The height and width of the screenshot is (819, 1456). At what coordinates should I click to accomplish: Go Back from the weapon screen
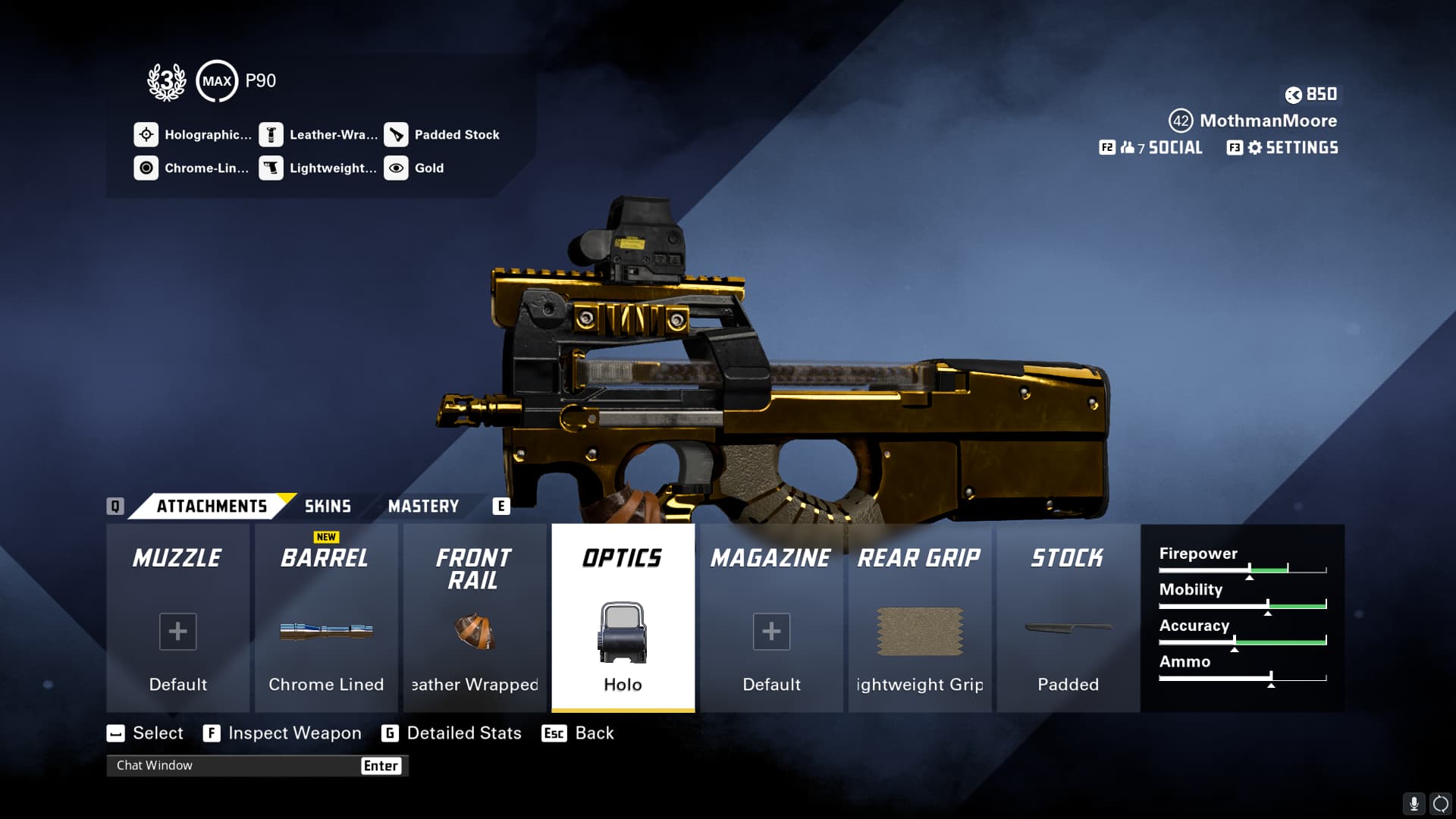click(x=579, y=733)
